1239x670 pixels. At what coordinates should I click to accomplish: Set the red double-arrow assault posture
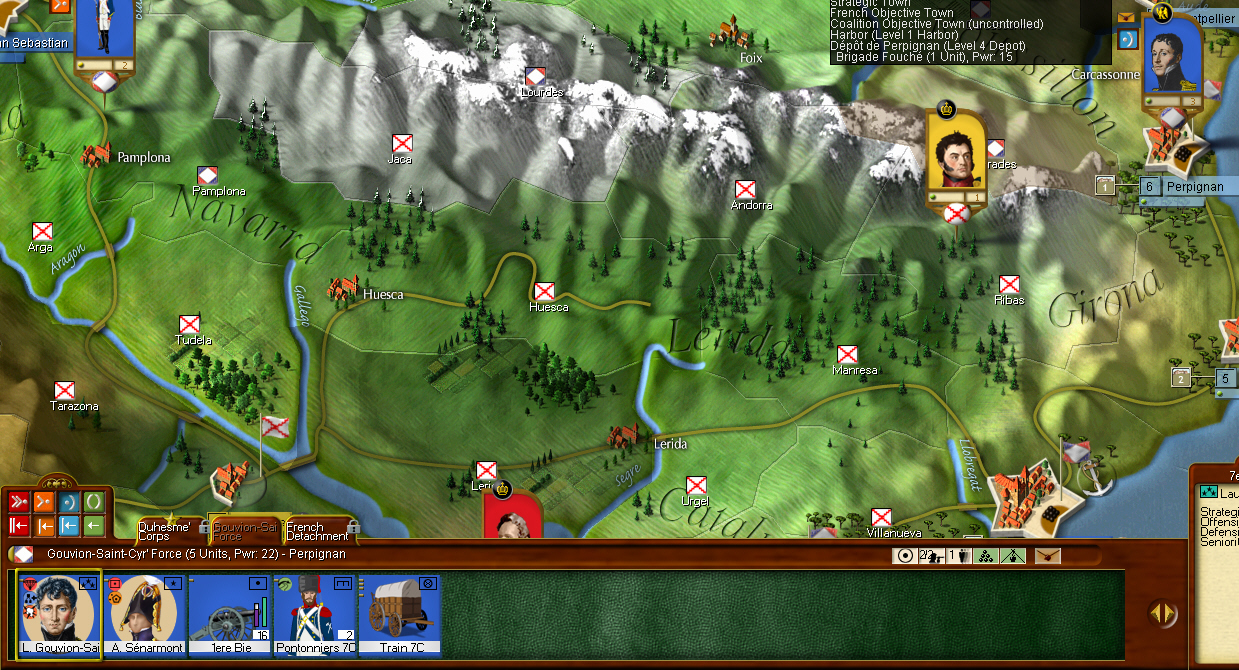(x=19, y=502)
